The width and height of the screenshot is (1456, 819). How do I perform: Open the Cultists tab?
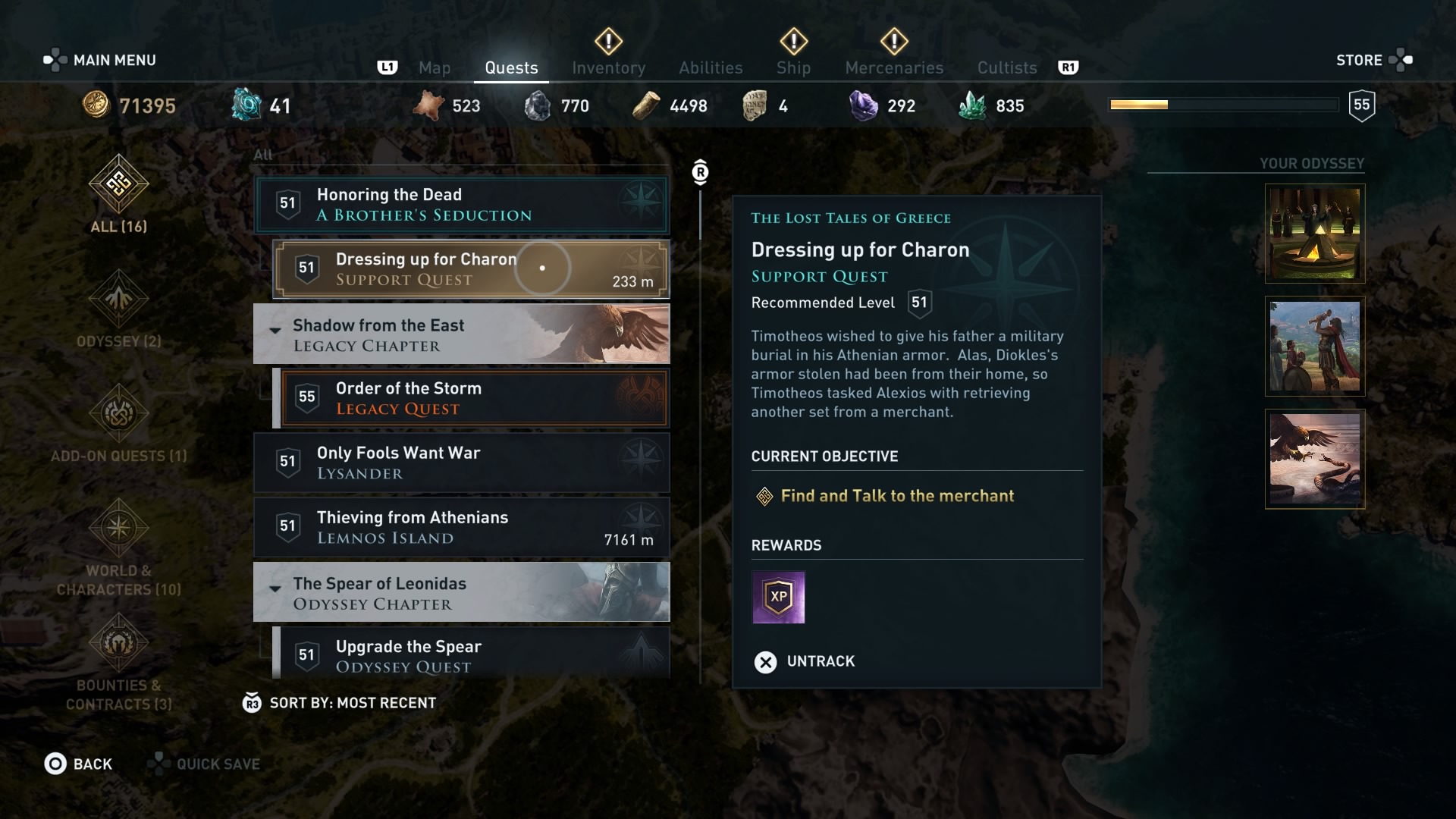coord(1006,67)
